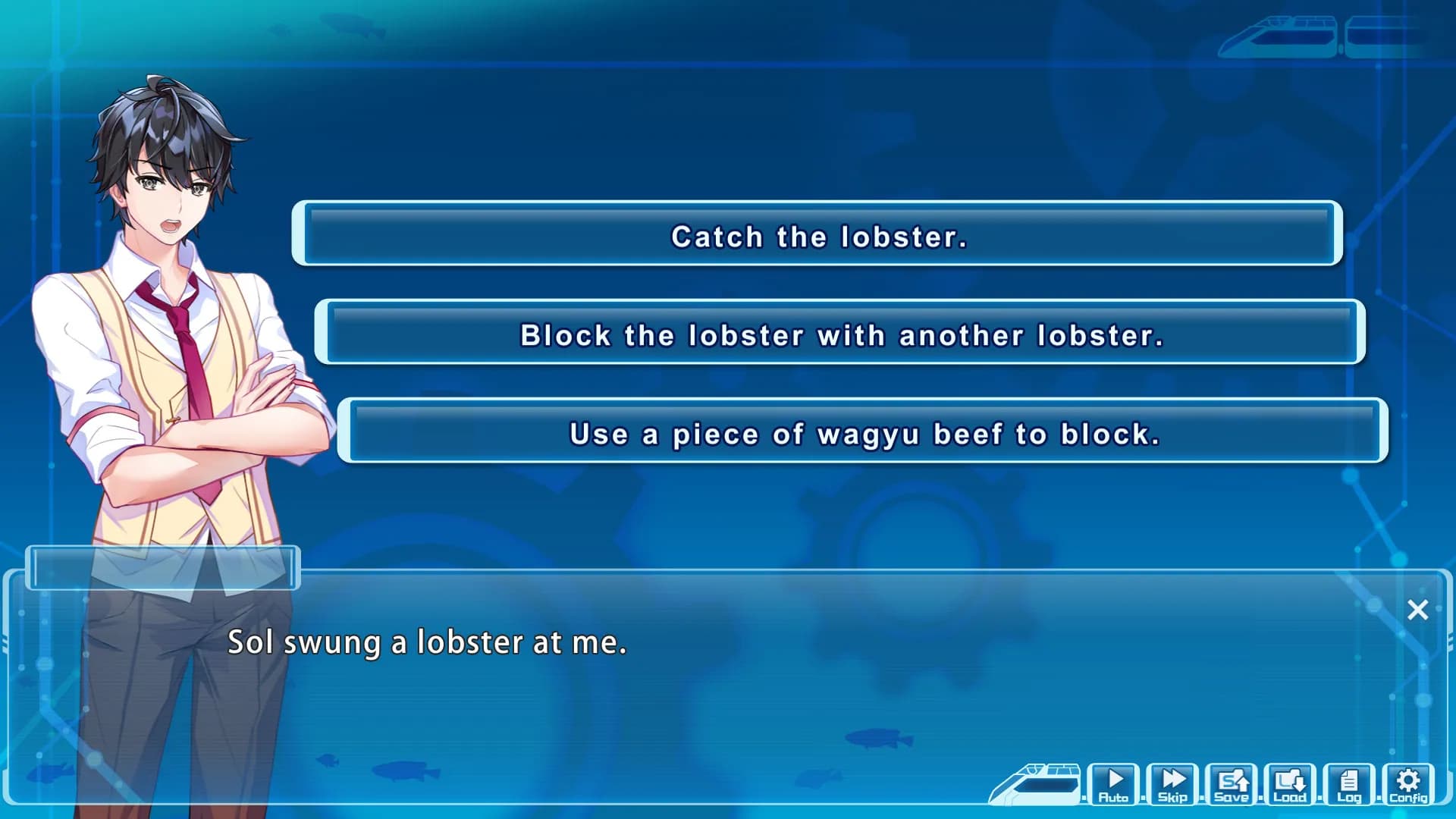Image resolution: width=1456 pixels, height=819 pixels.
Task: Open the Config settings
Action: point(1408,784)
